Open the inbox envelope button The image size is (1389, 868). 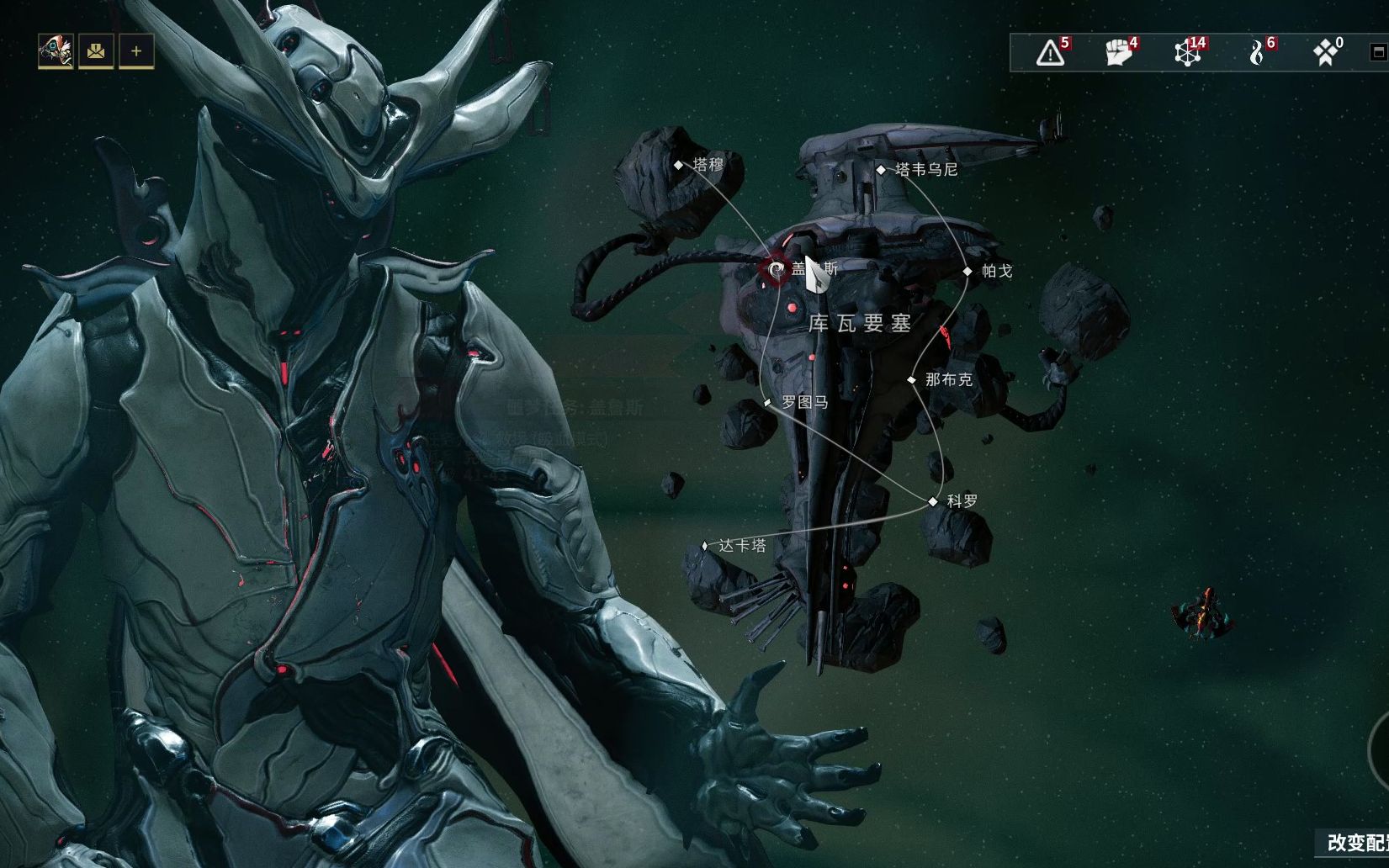pyautogui.click(x=96, y=52)
